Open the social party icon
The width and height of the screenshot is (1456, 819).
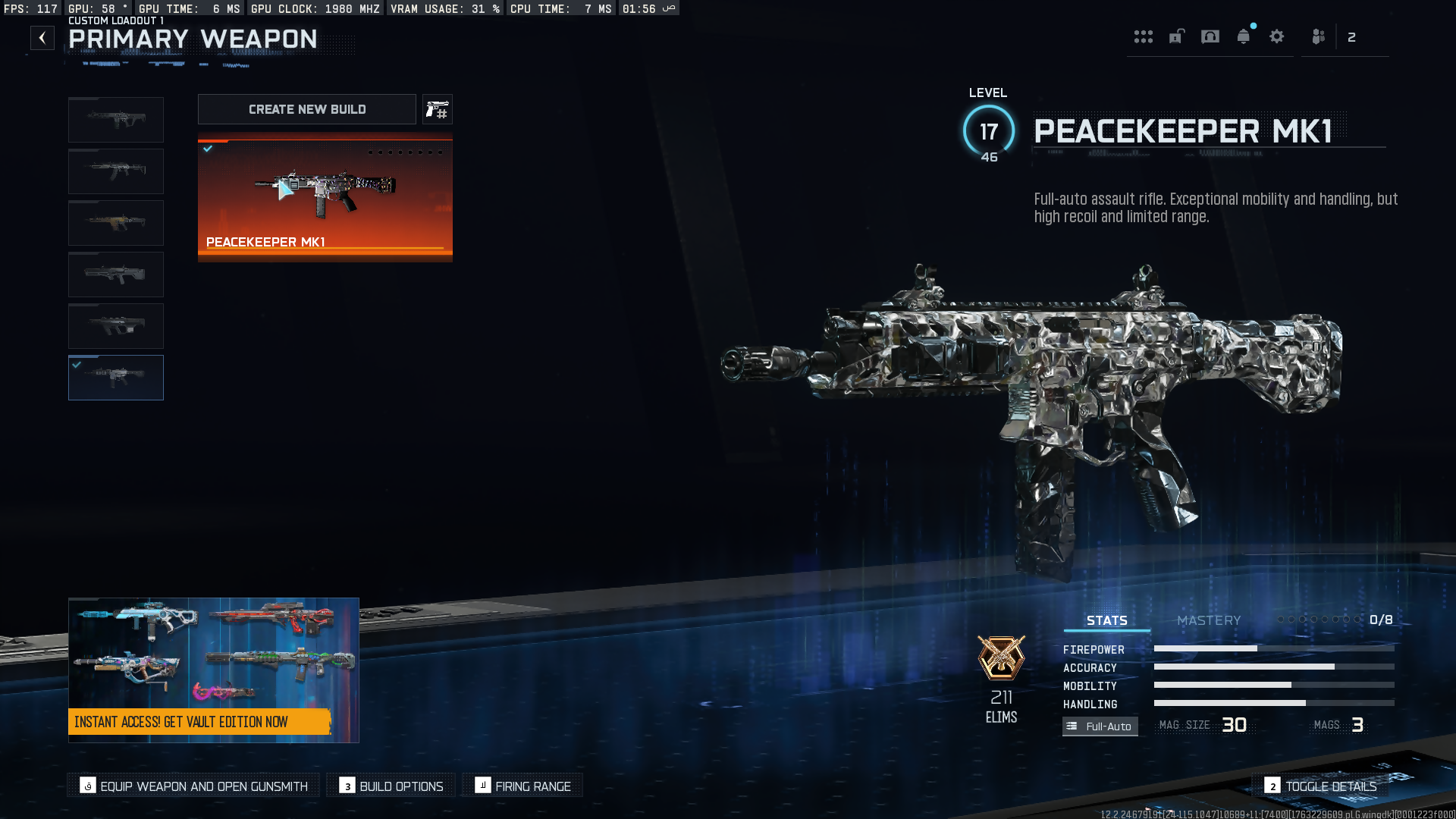(1319, 36)
